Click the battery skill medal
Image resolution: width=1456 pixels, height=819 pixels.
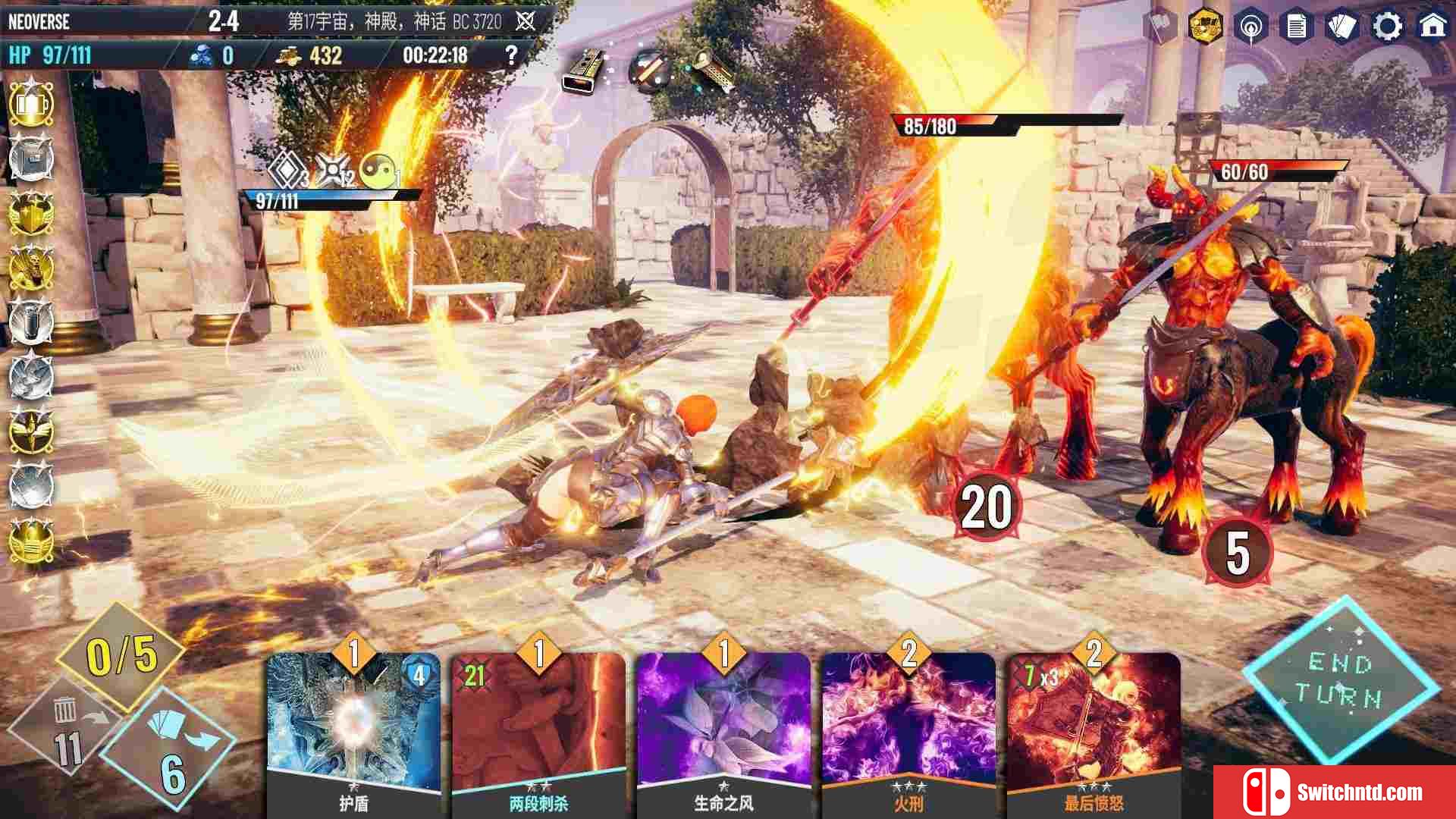click(31, 104)
